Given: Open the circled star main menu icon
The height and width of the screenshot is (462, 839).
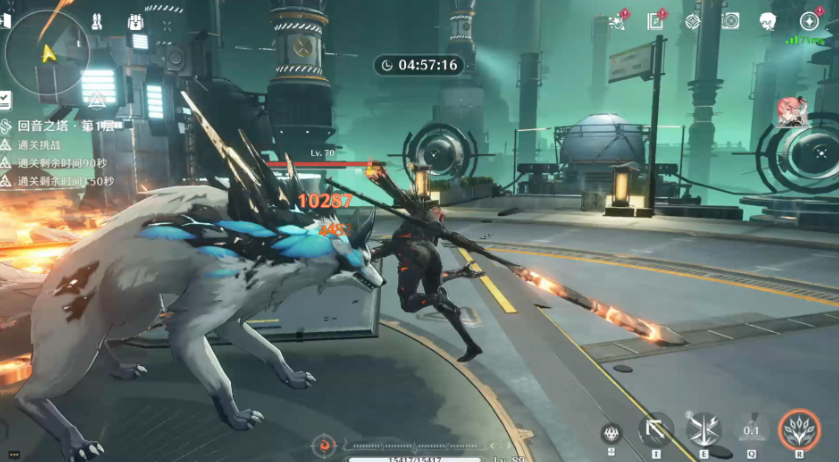Looking at the screenshot, I should [809, 21].
